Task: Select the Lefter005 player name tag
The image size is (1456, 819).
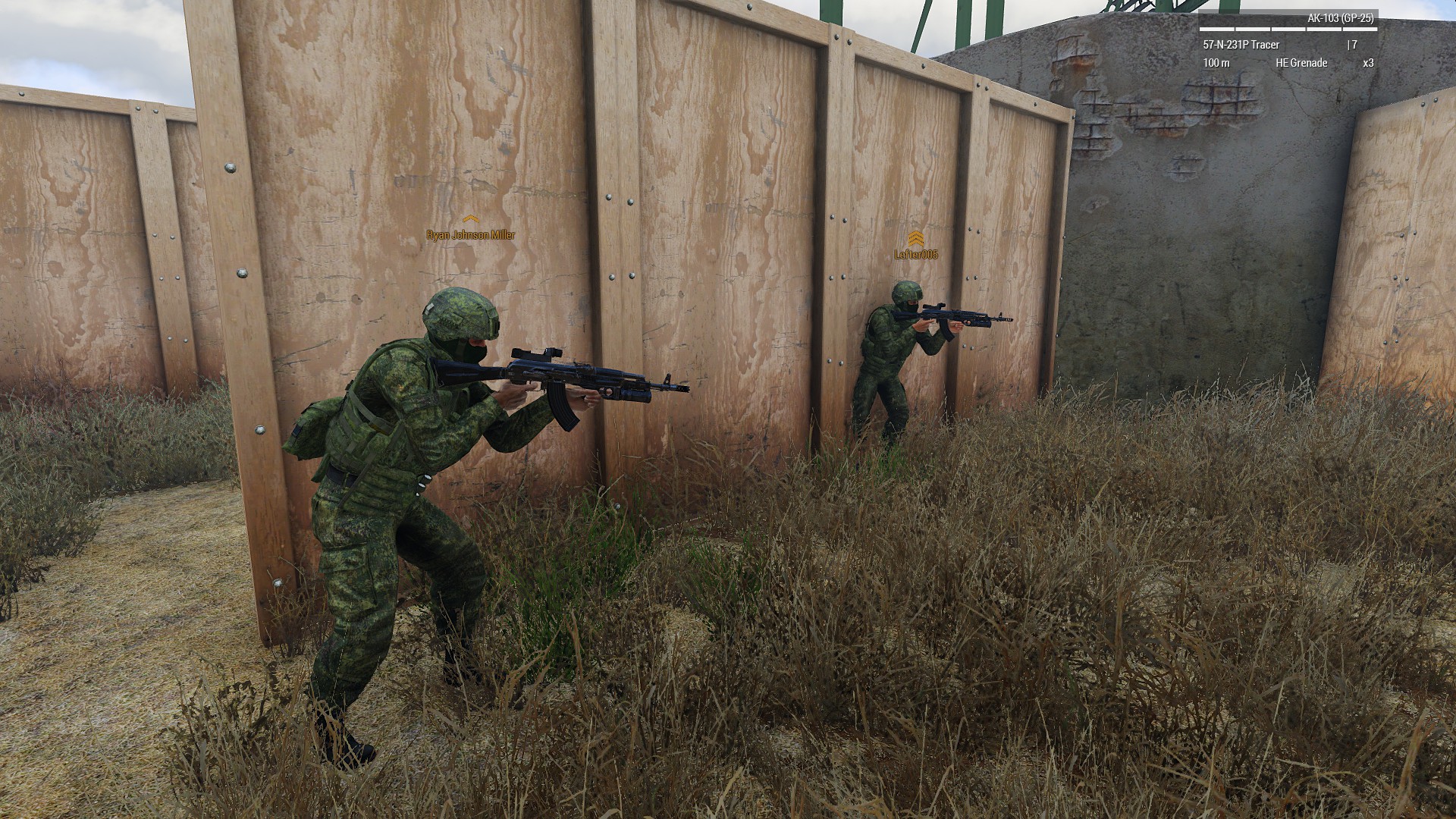Action: tap(916, 255)
